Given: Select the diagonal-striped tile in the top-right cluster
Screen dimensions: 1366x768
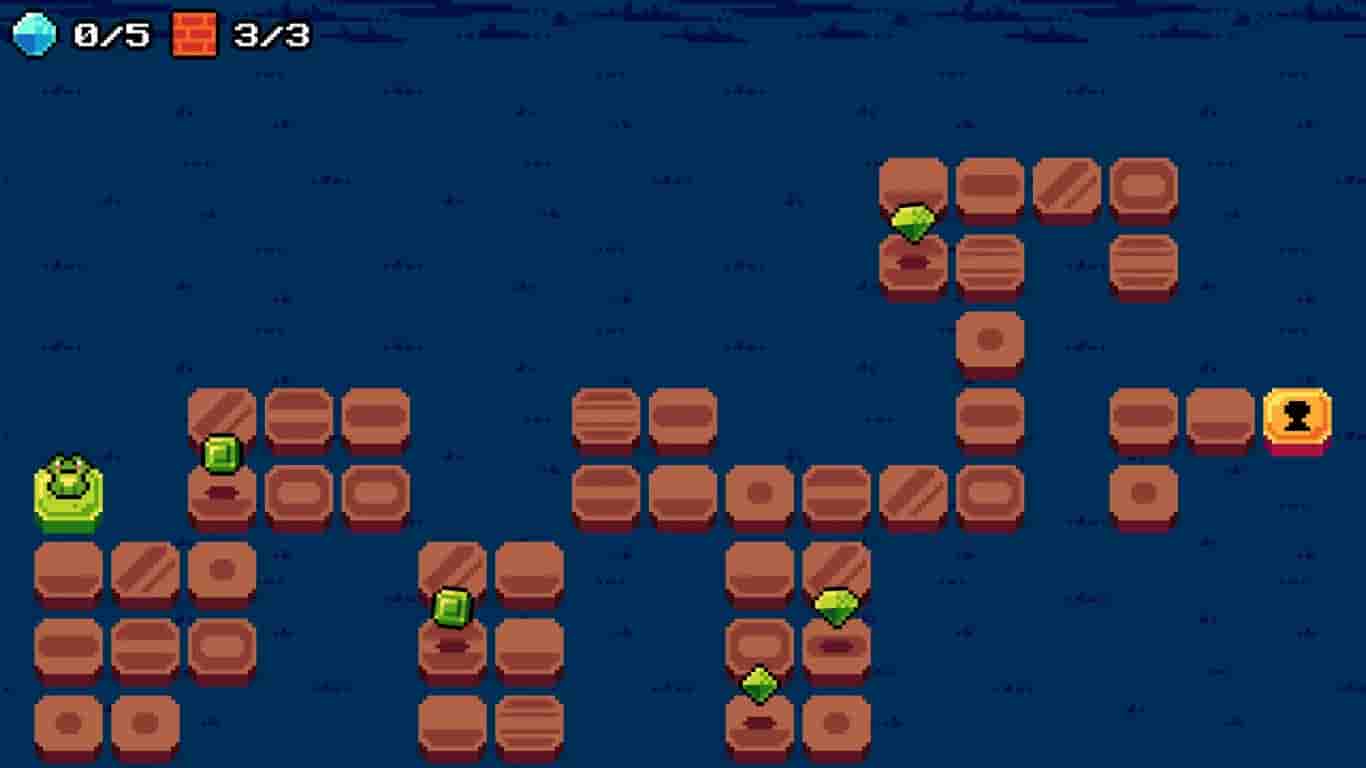Looking at the screenshot, I should pyautogui.click(x=1068, y=186).
